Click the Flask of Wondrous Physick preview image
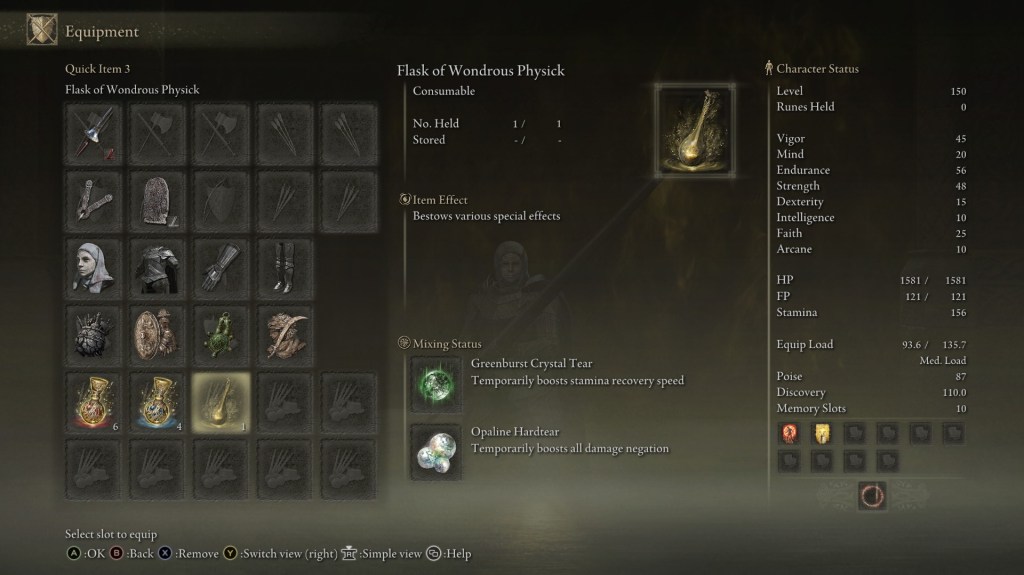The width and height of the screenshot is (1024, 575). pyautogui.click(x=696, y=129)
